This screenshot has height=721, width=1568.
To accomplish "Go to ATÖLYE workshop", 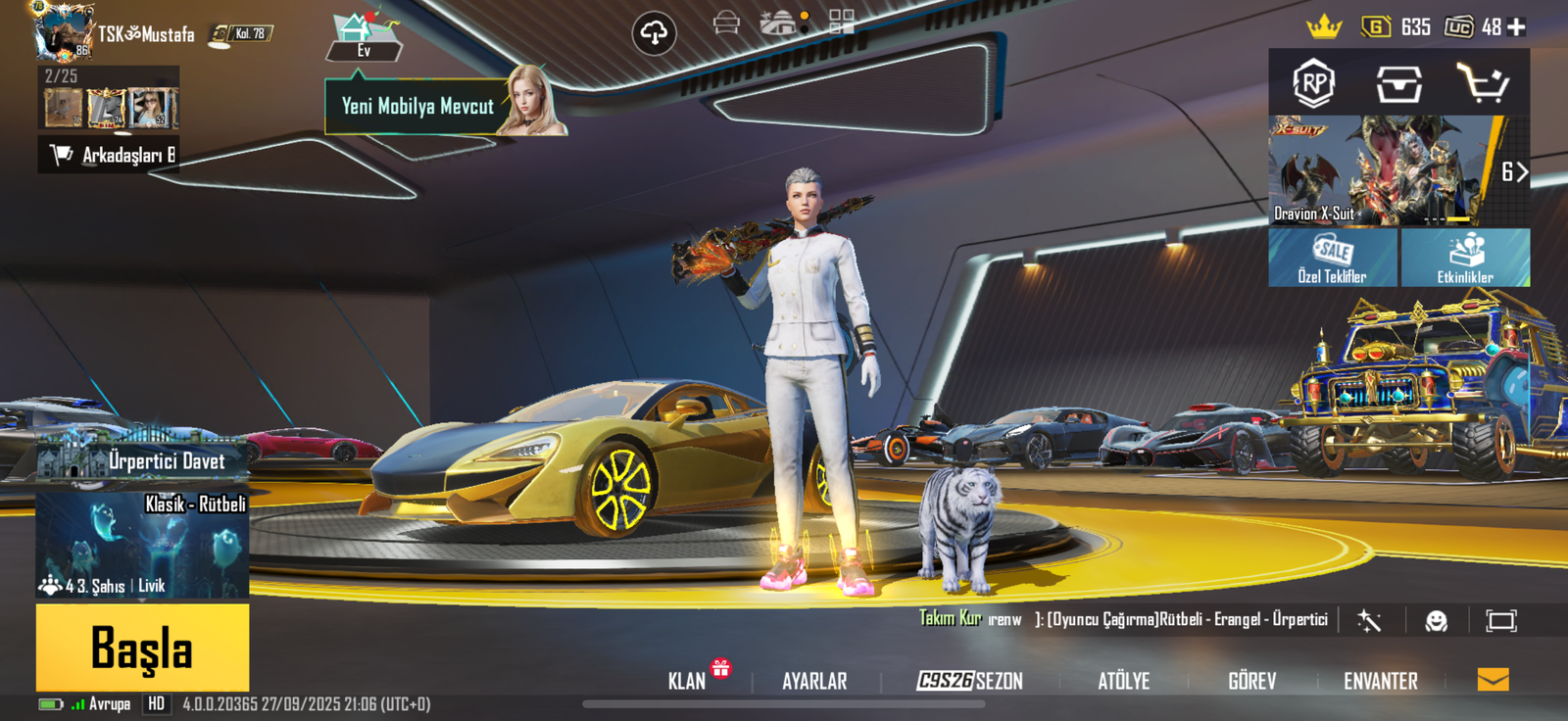I will [x=1123, y=681].
